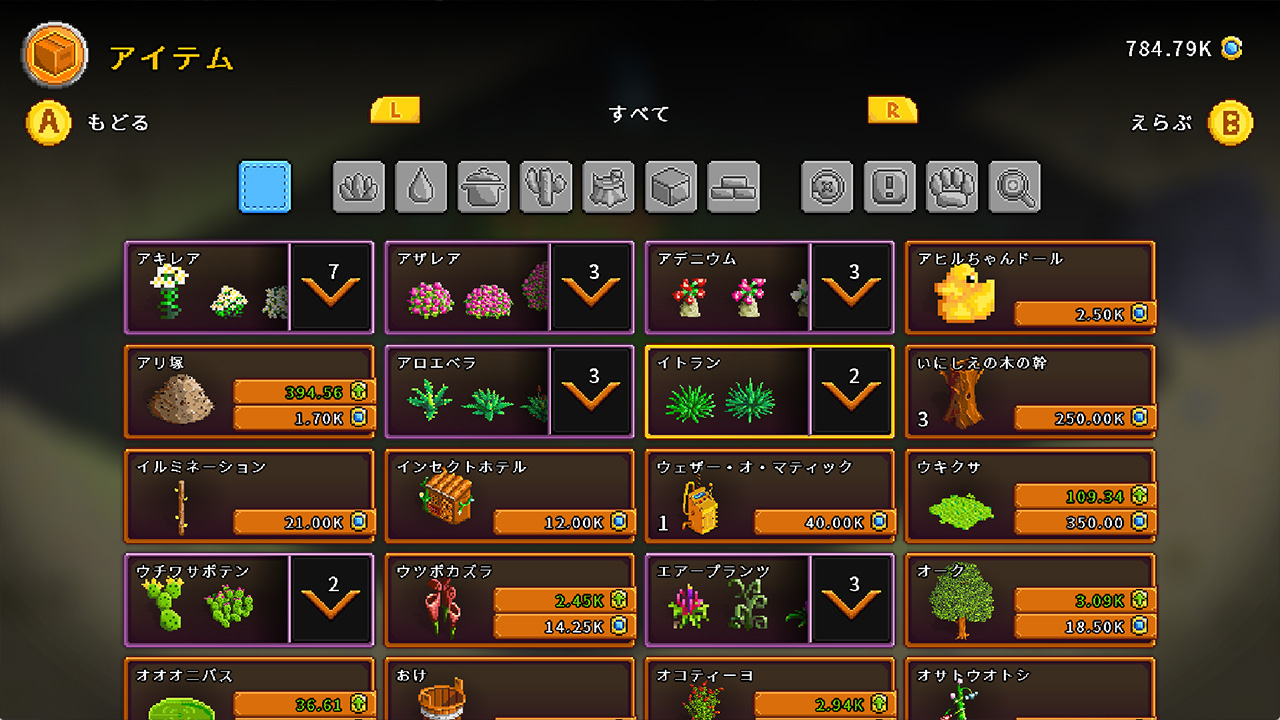Select the アヒルちゃんドール duck item
The height and width of the screenshot is (720, 1280).
(1029, 288)
